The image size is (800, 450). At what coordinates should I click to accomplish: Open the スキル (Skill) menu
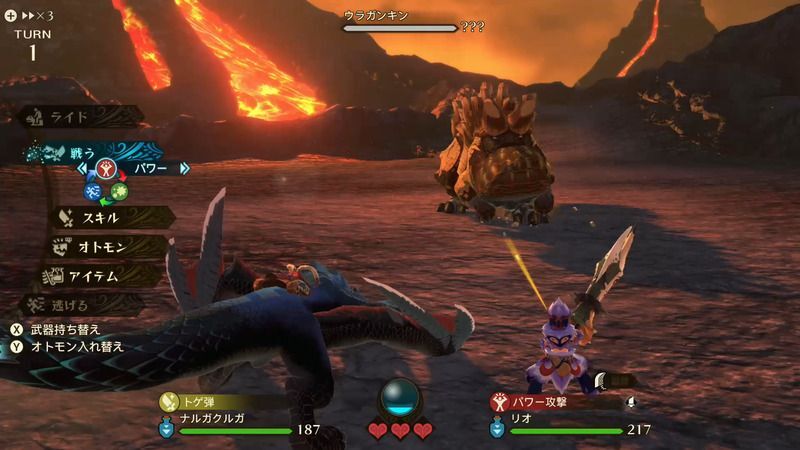pos(100,217)
